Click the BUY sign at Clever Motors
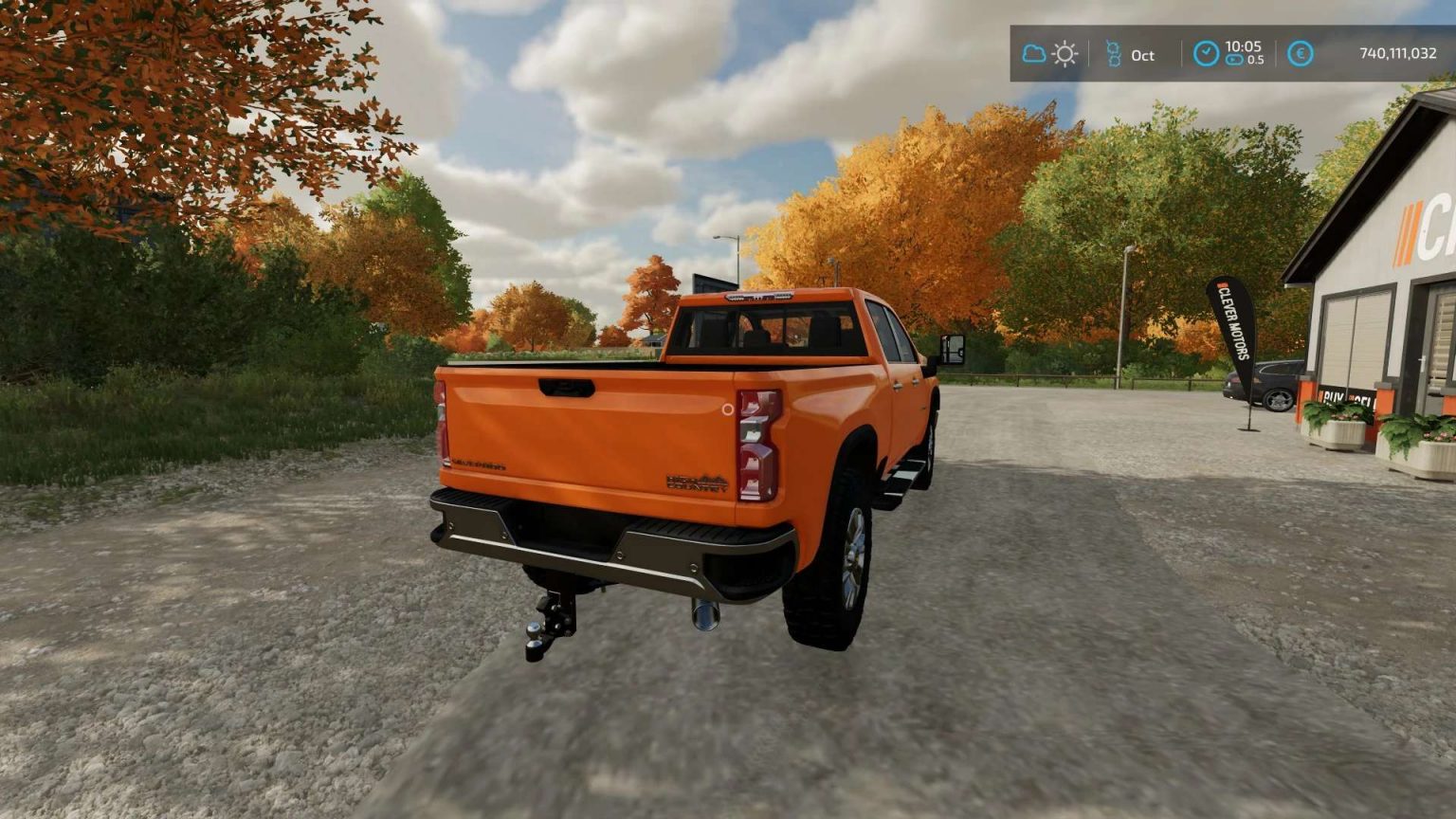 (1333, 398)
